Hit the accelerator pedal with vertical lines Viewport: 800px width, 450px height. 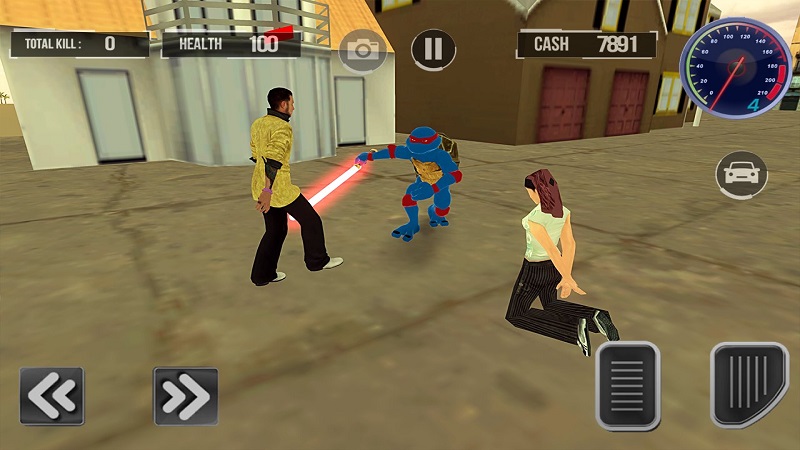point(749,385)
